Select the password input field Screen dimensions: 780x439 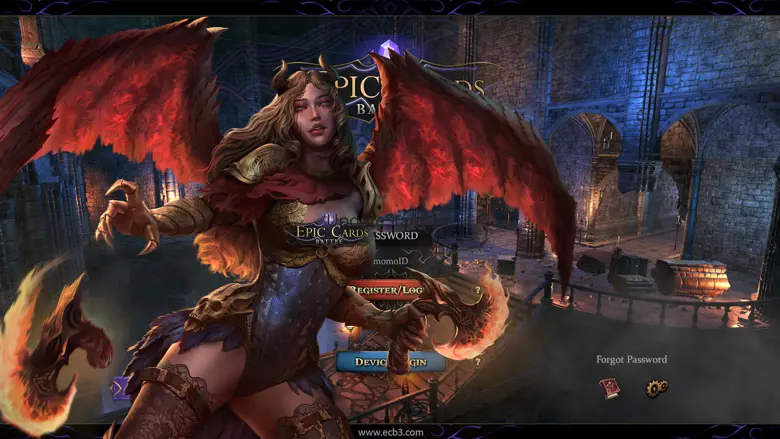click(400, 236)
